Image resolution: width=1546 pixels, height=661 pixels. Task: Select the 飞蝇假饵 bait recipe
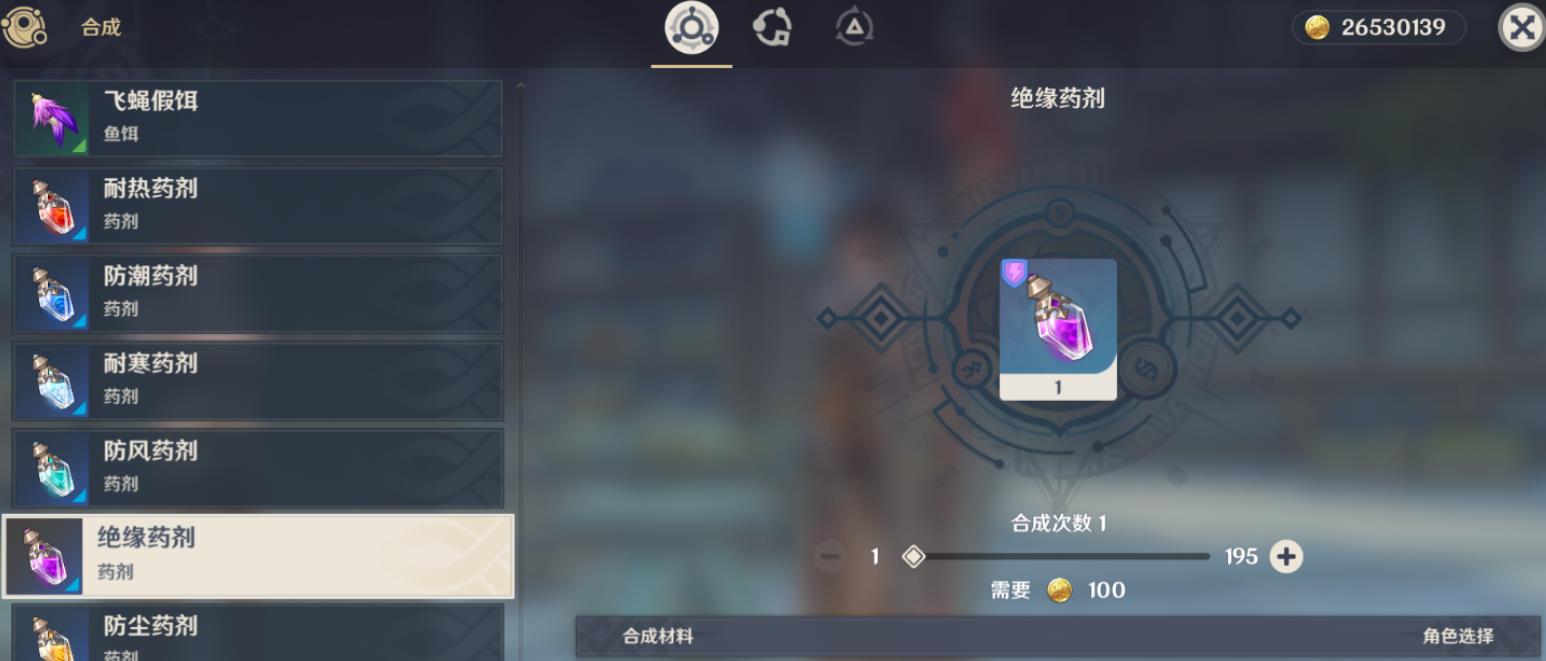(257, 118)
